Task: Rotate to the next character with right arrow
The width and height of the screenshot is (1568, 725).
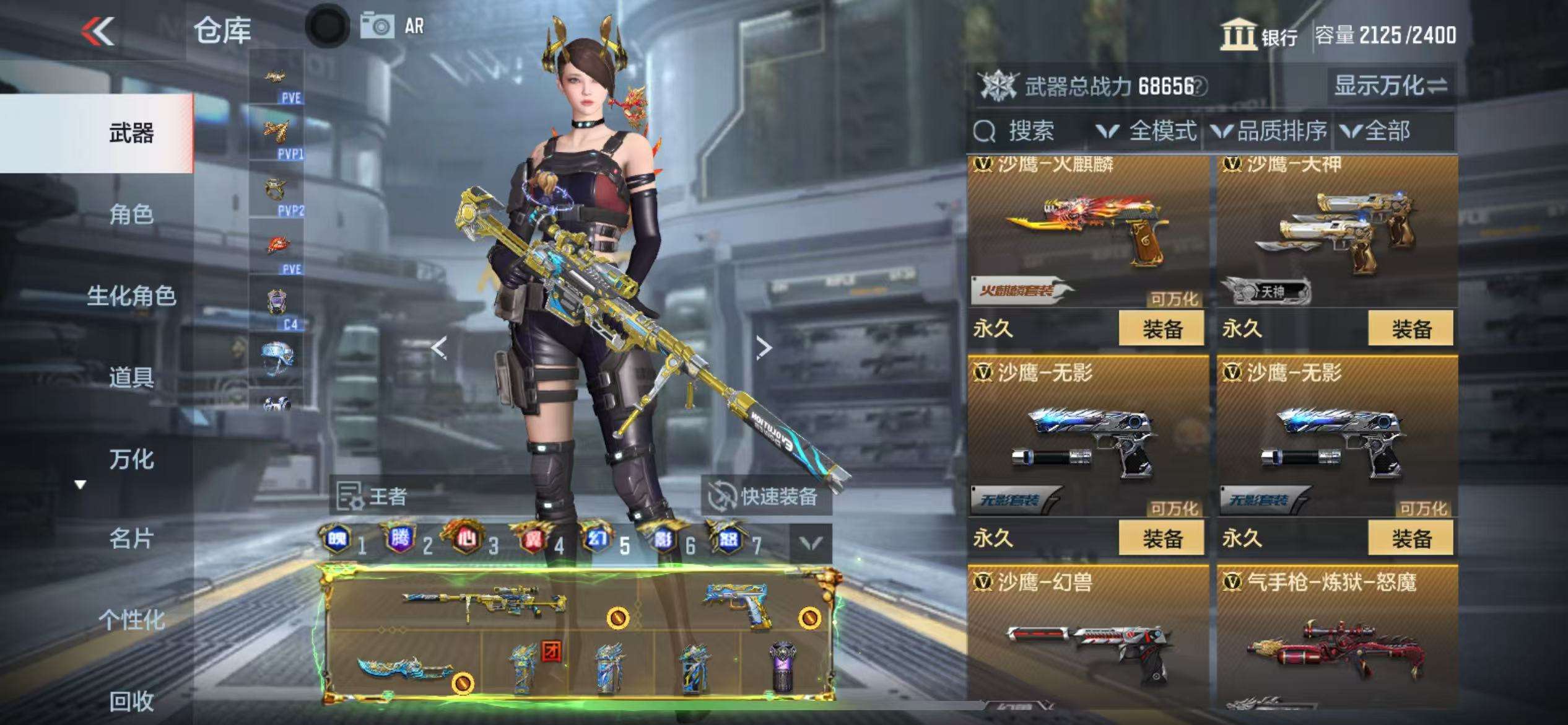Action: (764, 348)
